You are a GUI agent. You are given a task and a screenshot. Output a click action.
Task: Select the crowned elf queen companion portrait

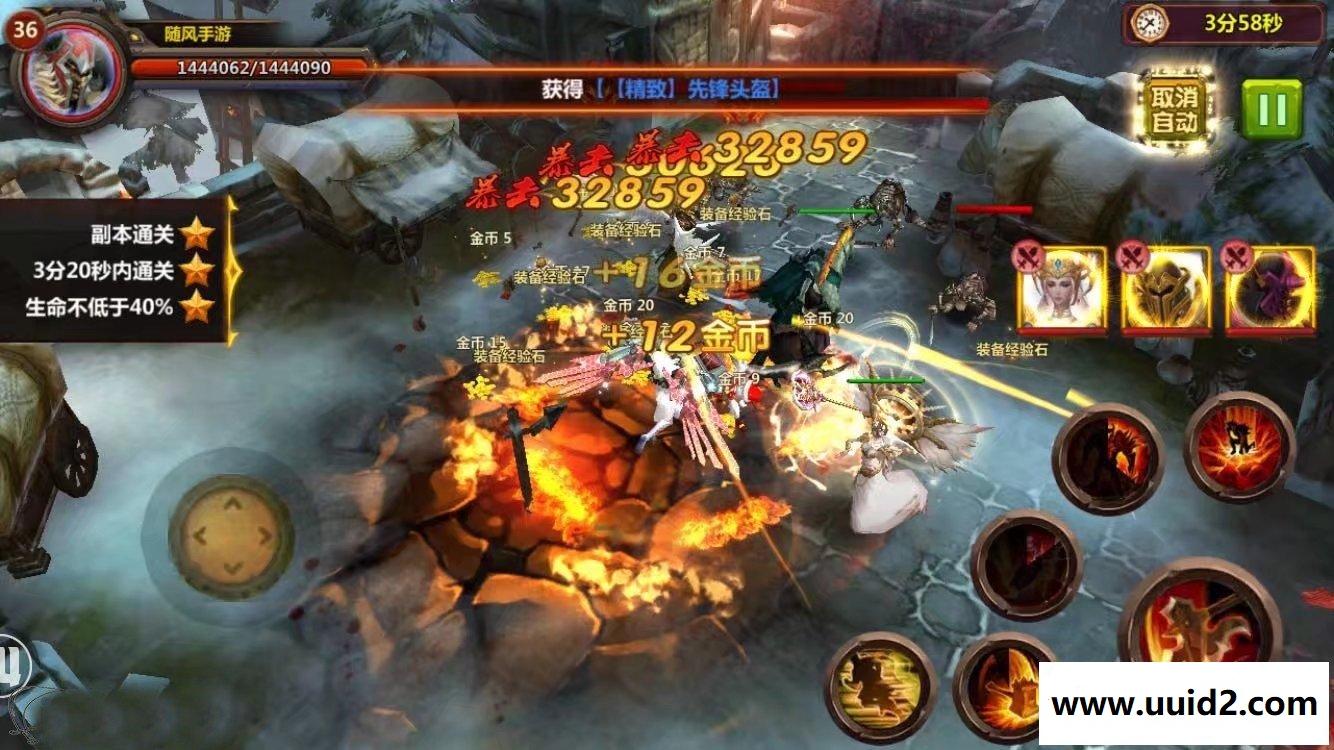click(x=1062, y=289)
